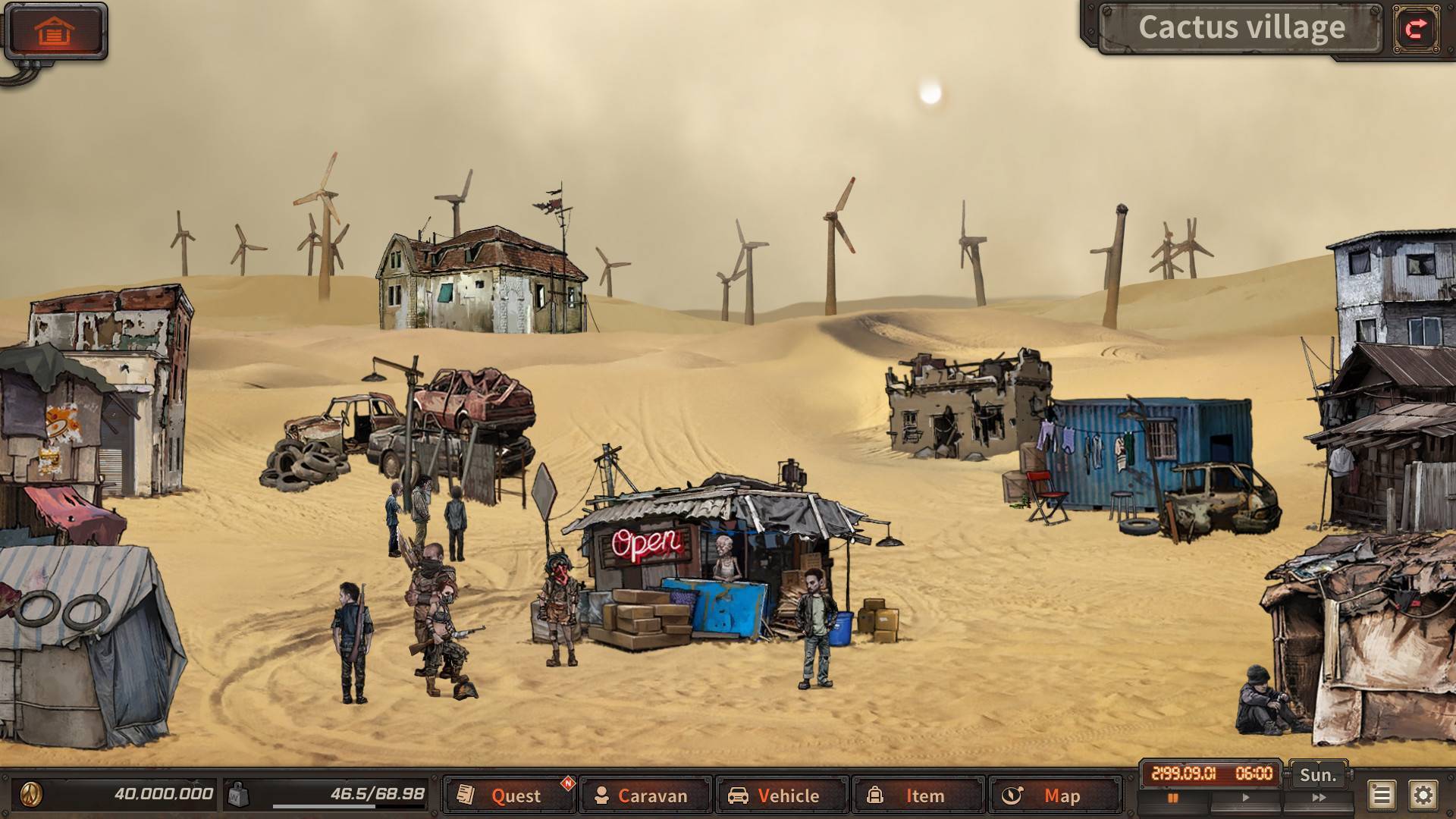Open the Caravan menu

645,795
